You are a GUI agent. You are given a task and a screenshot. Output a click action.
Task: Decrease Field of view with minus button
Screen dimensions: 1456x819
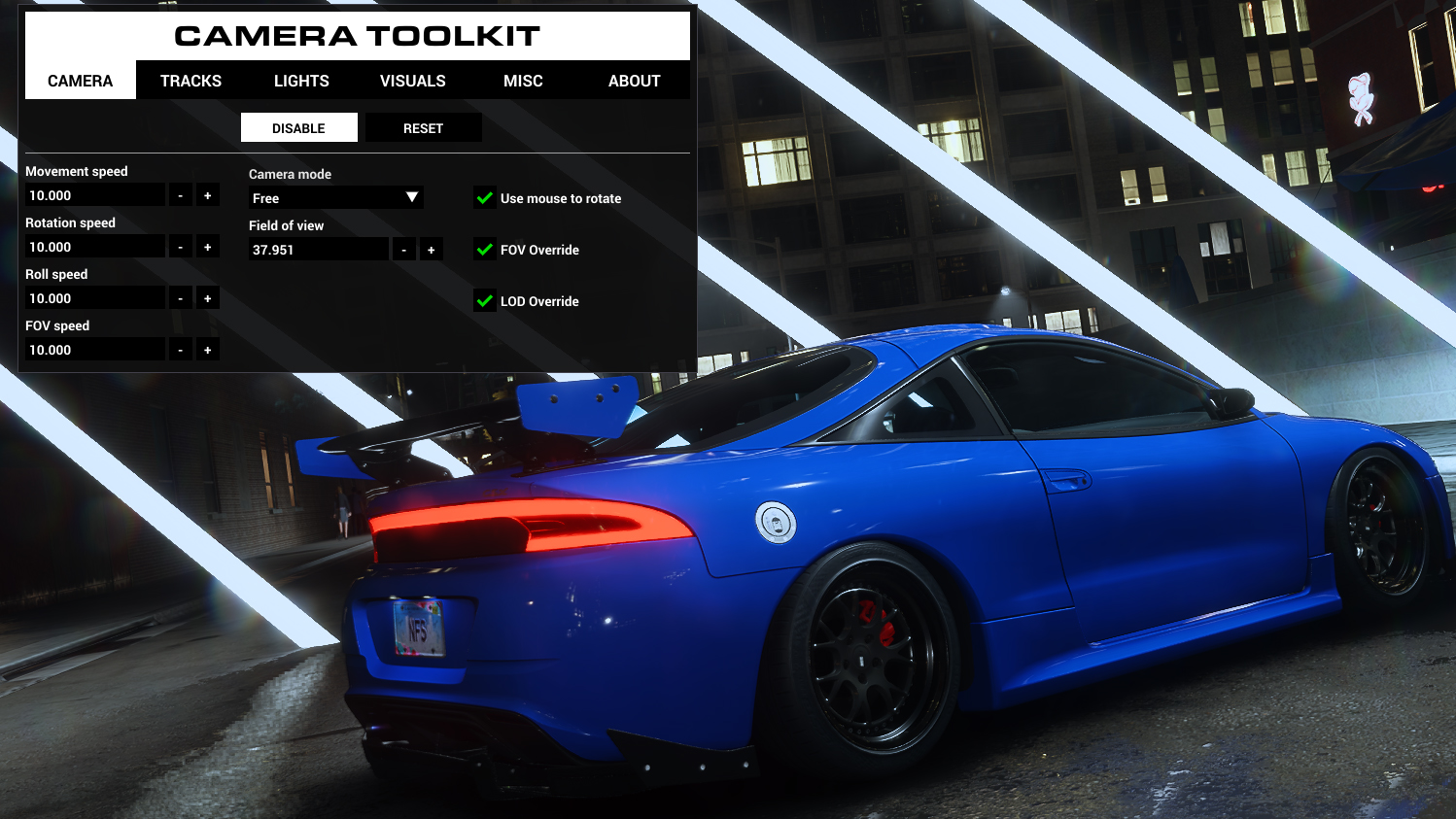pyautogui.click(x=403, y=249)
